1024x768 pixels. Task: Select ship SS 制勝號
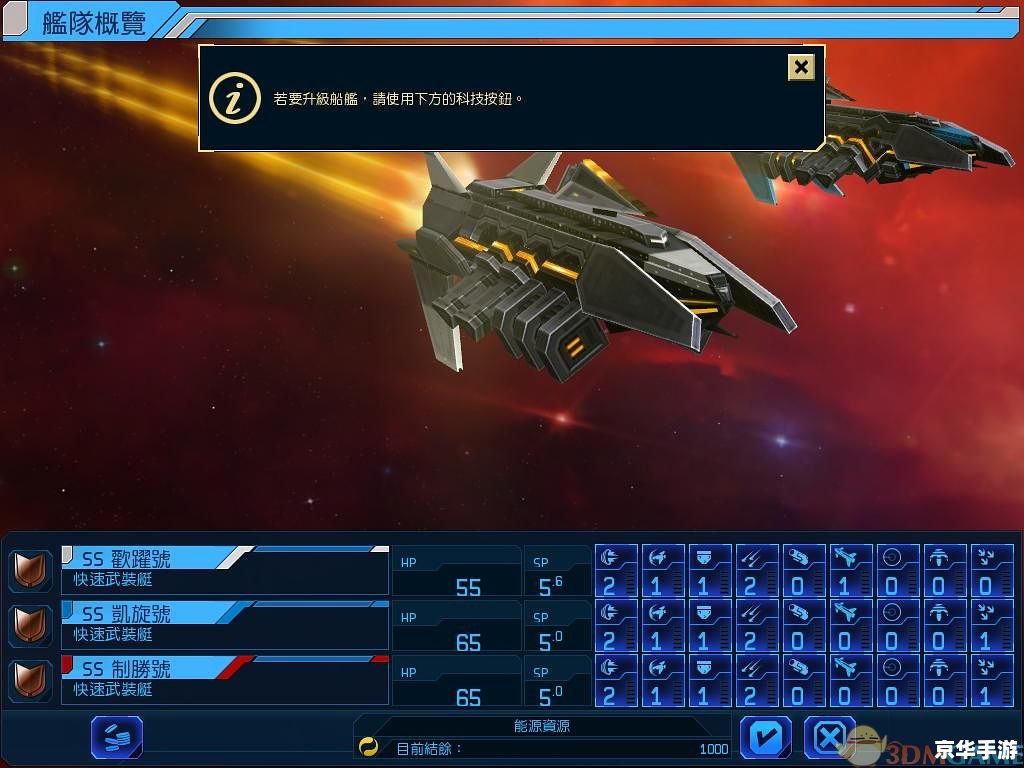pos(225,679)
